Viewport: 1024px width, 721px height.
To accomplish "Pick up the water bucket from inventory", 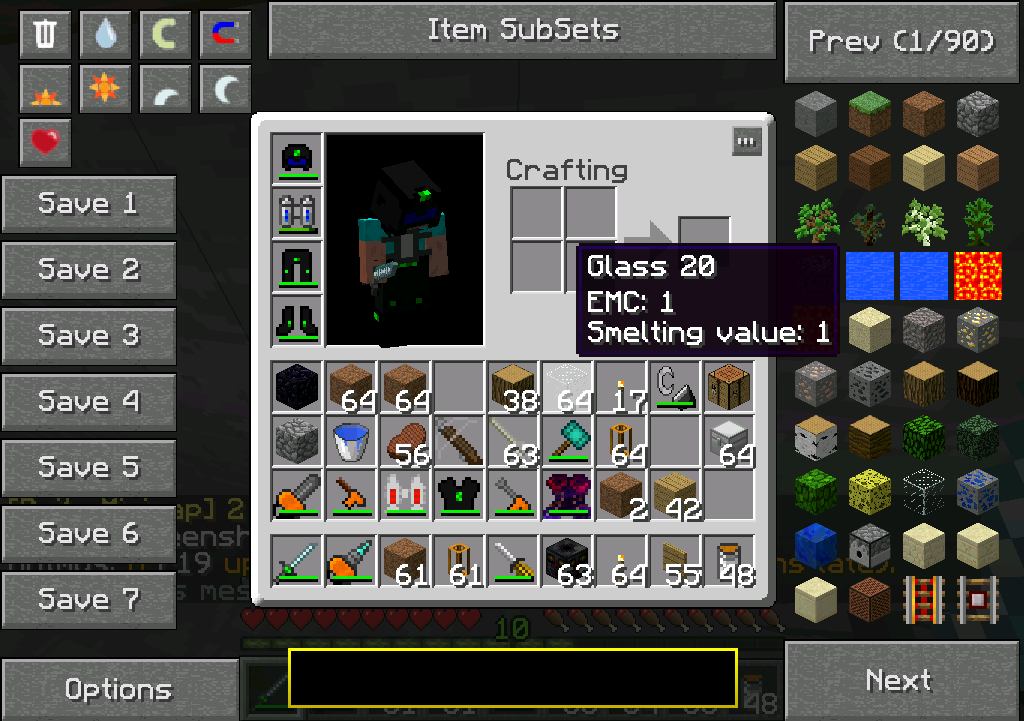I will point(351,442).
